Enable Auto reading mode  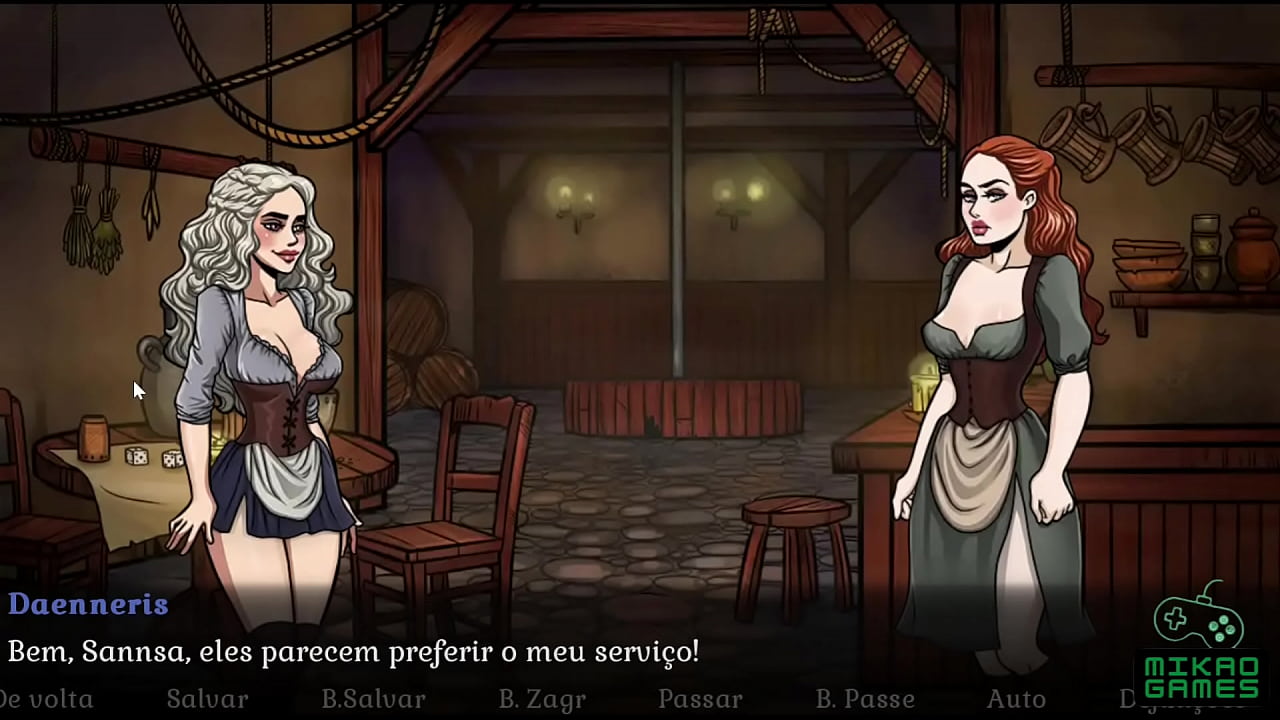pos(1016,698)
